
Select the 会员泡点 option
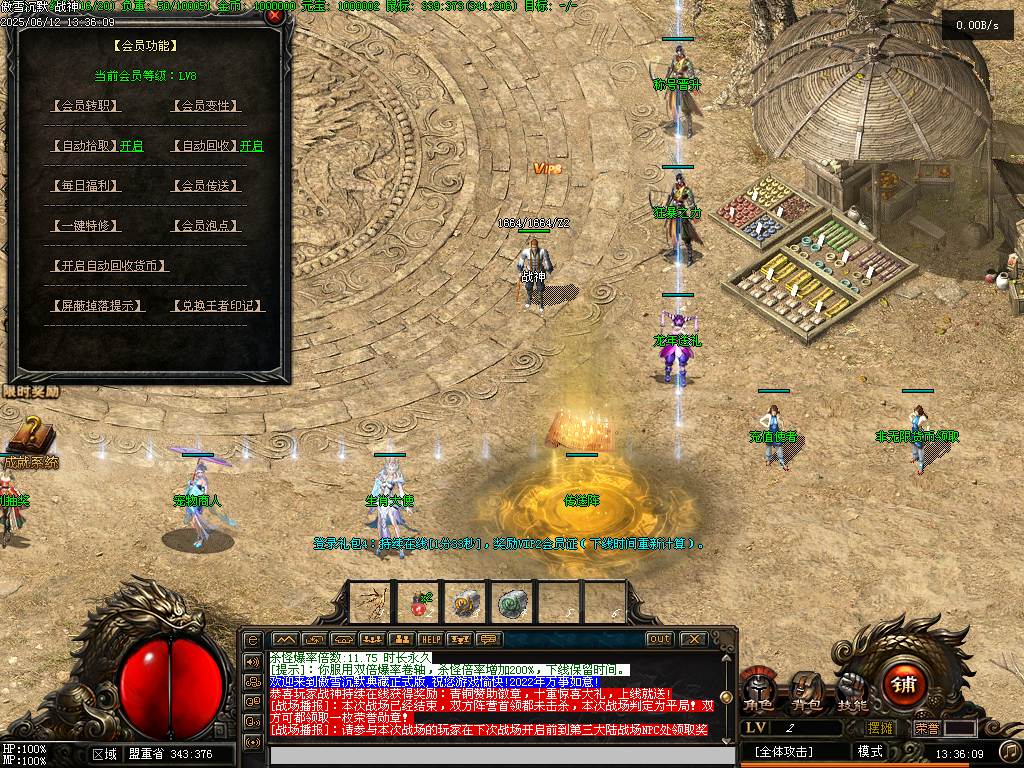(x=206, y=226)
